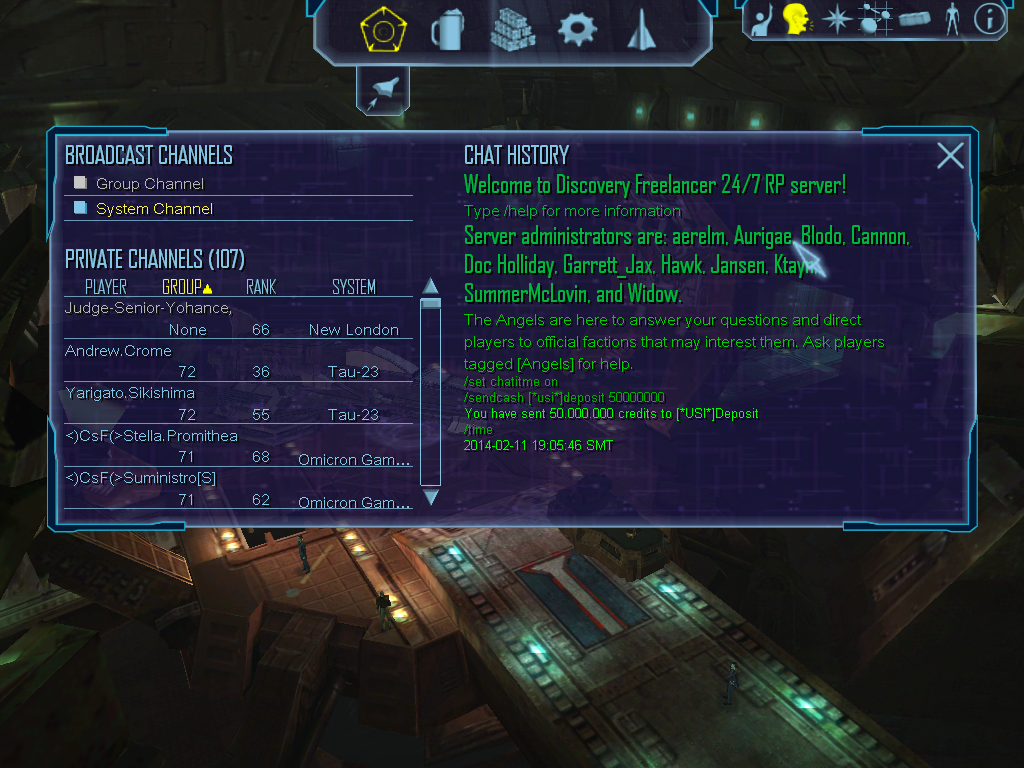Viewport: 1024px width, 768px height.
Task: Go to the landing pad pentagon icon
Action: click(382, 31)
